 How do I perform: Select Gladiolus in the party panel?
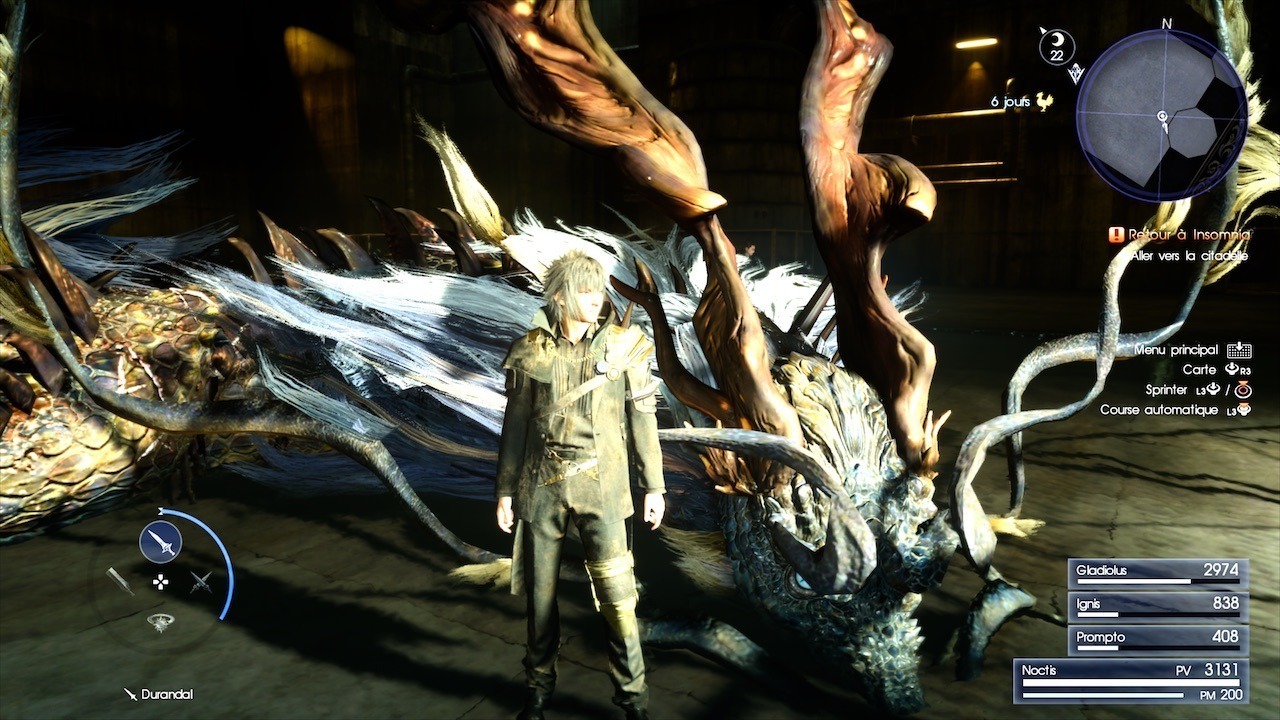(x=1157, y=572)
